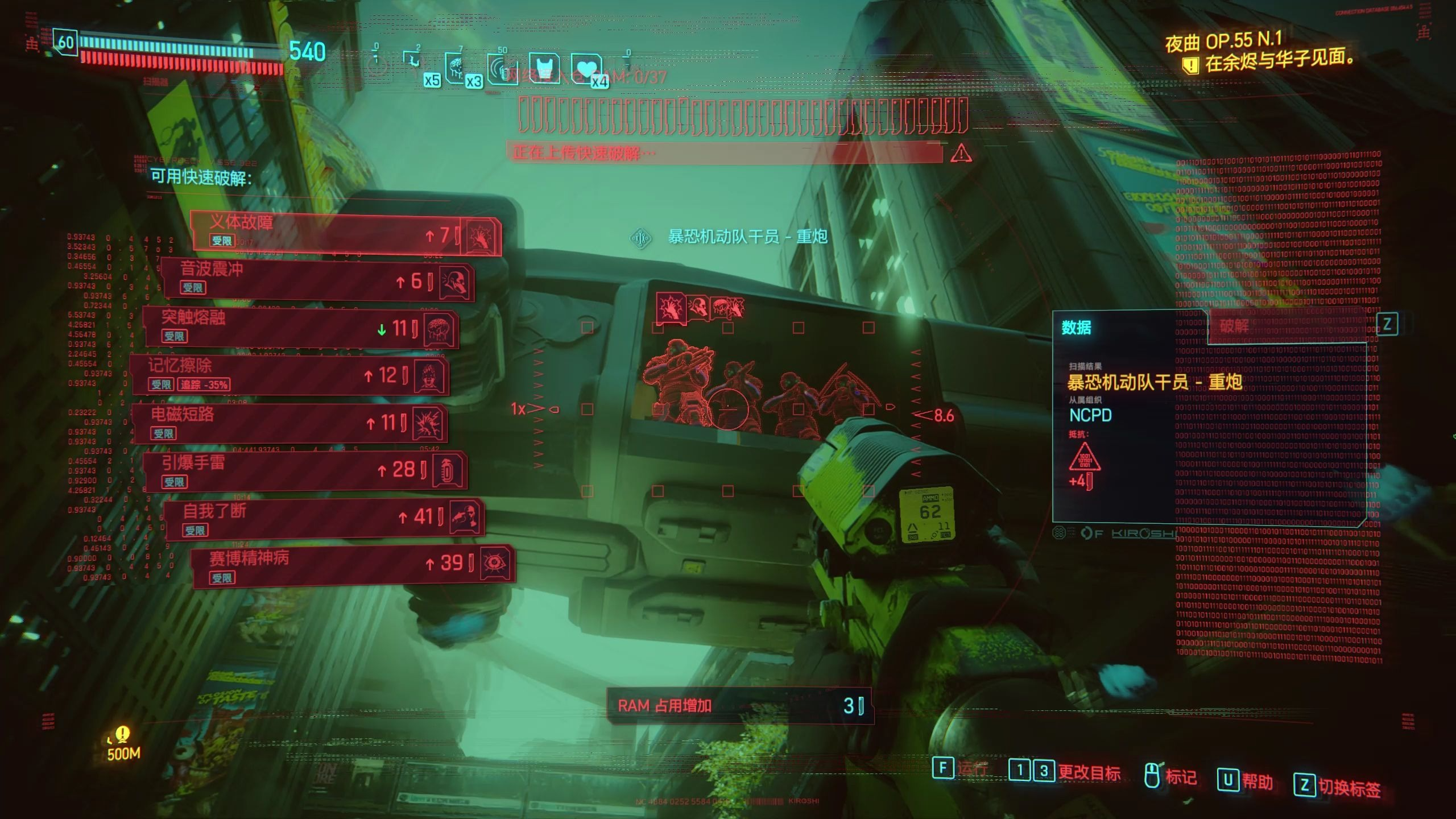Select the 突触熔融 quickhack
The width and height of the screenshot is (1456, 819).
[301, 328]
